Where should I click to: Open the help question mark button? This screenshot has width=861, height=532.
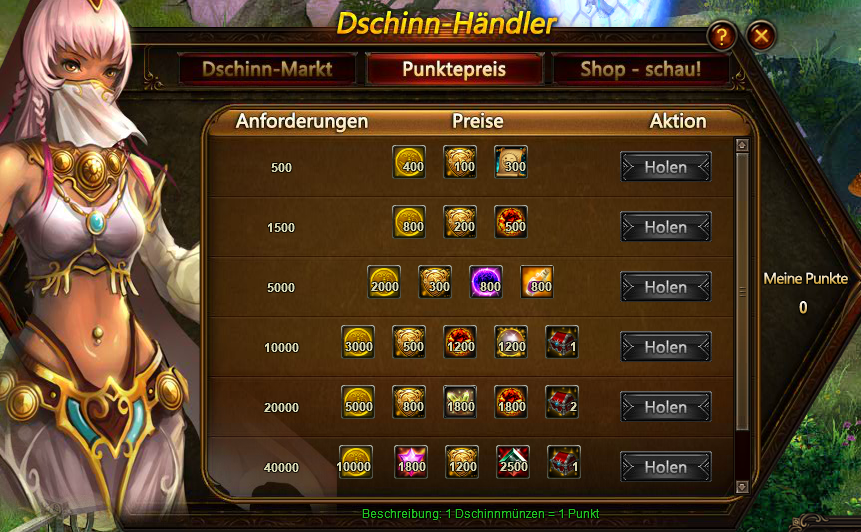[721, 37]
